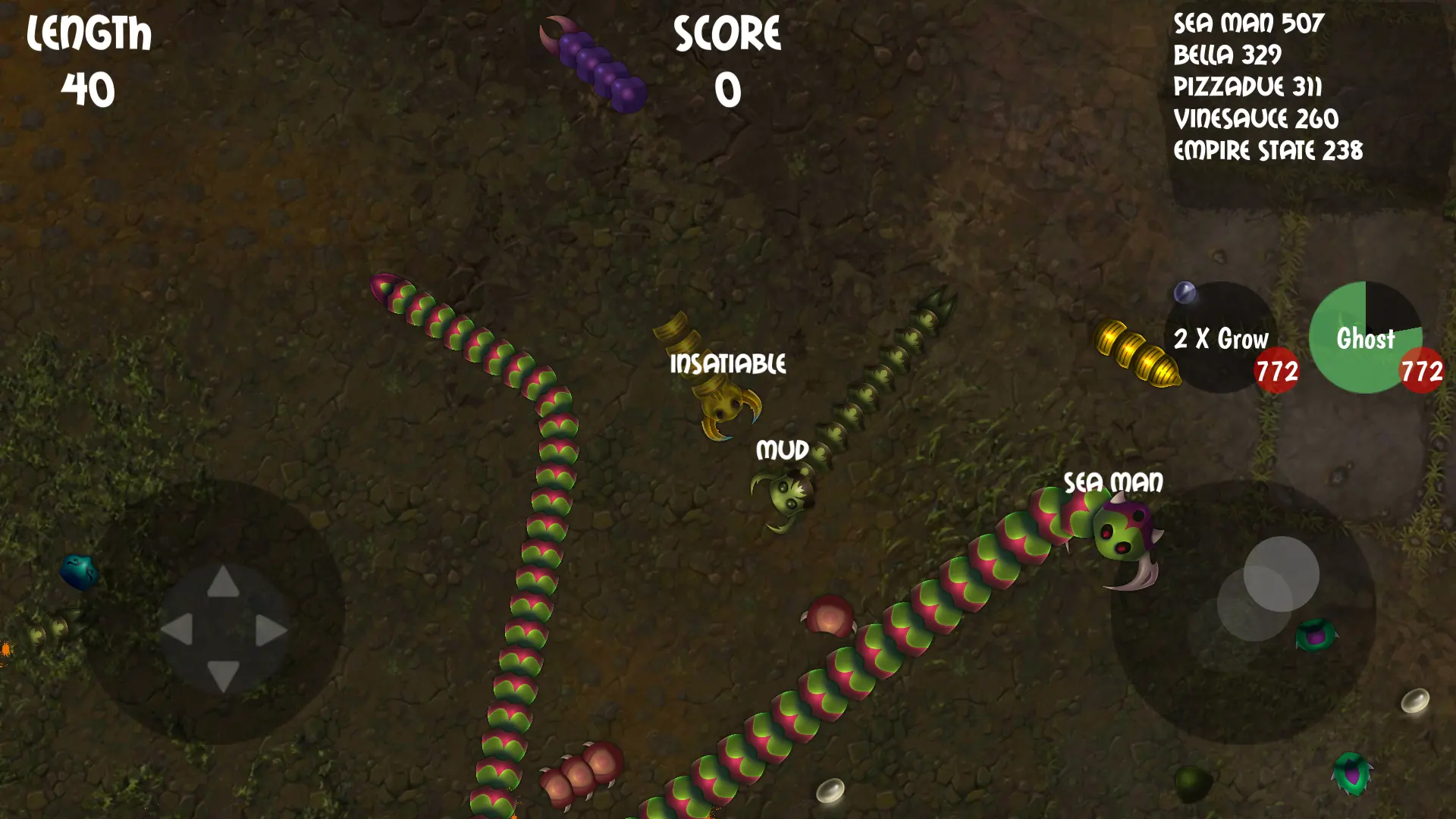Tap the left arrow on the D-pad
This screenshot has width=1456, height=819.
pos(177,629)
